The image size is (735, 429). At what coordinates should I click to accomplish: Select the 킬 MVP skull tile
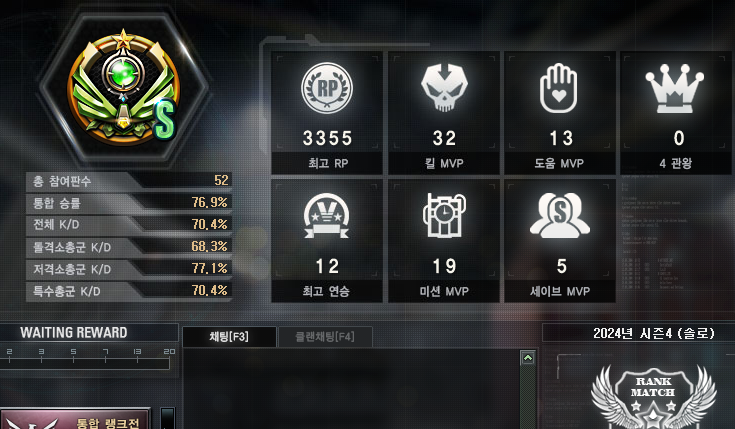[x=444, y=111]
